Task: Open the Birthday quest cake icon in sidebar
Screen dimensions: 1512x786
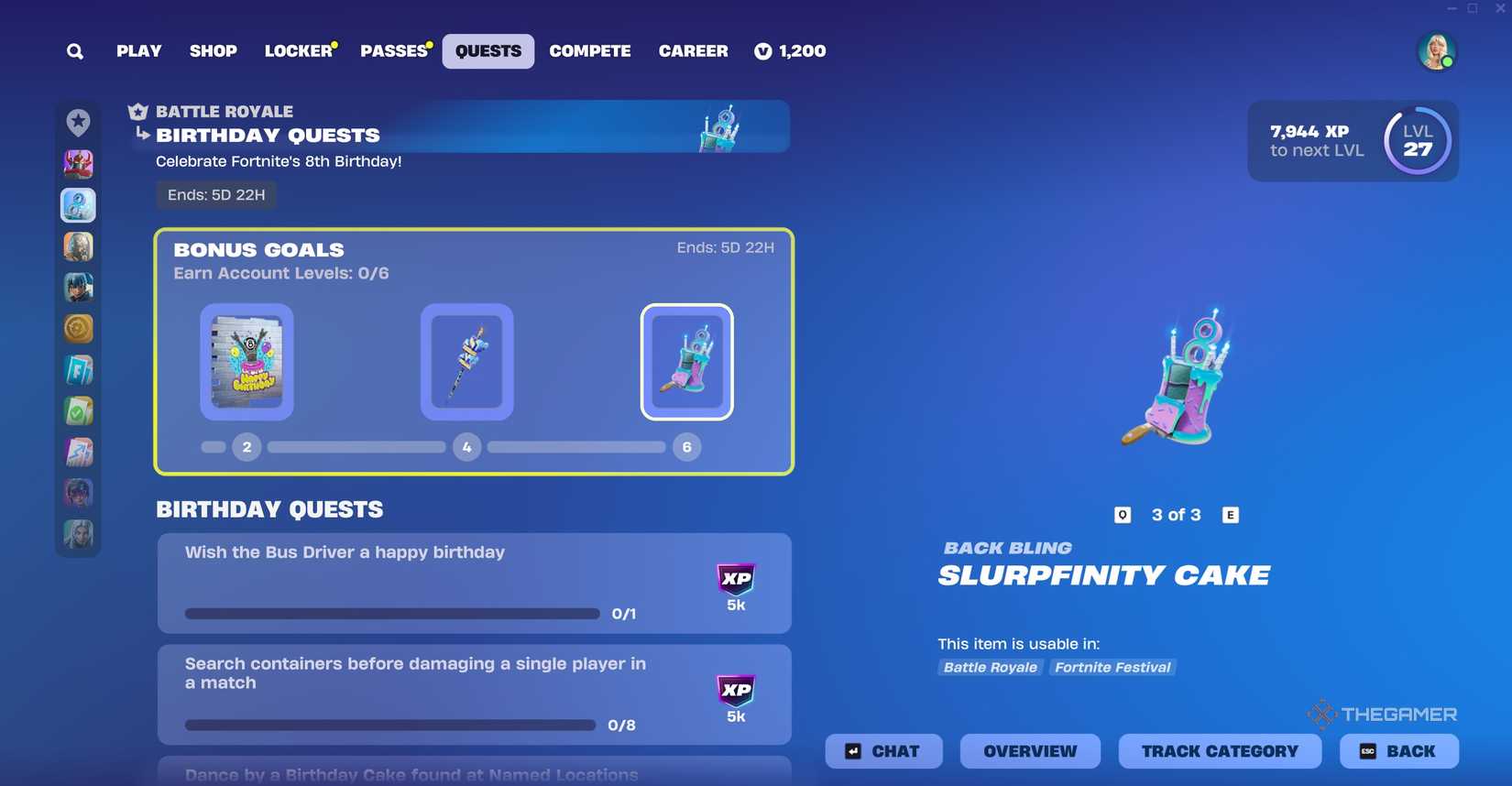Action: [x=78, y=205]
